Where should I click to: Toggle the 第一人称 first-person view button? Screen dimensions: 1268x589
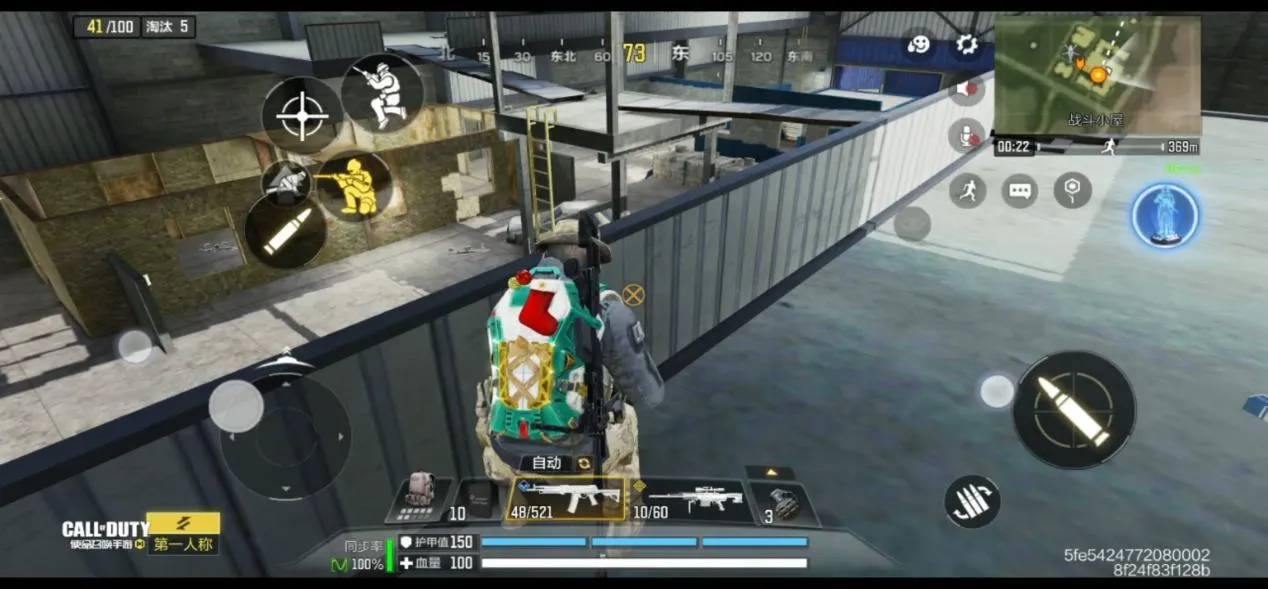pyautogui.click(x=184, y=545)
